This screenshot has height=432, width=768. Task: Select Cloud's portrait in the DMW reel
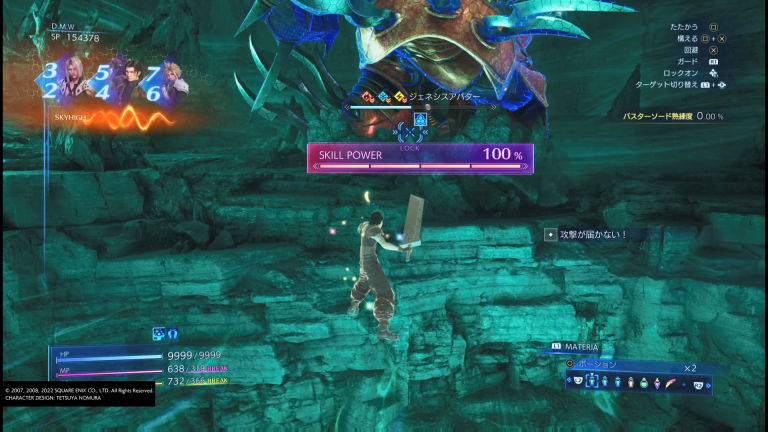[x=172, y=79]
